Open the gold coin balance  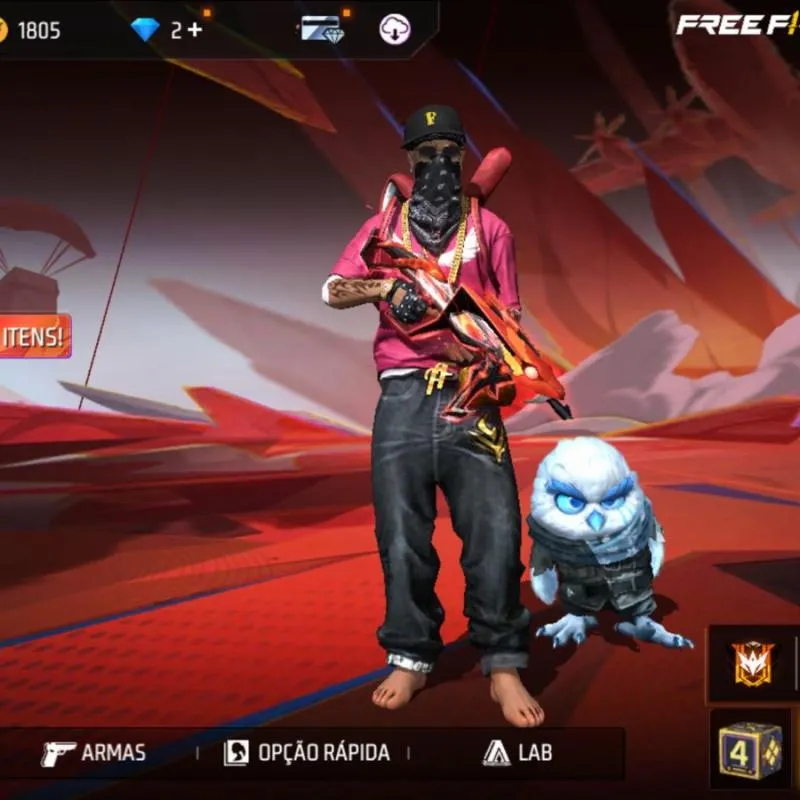click(30, 30)
